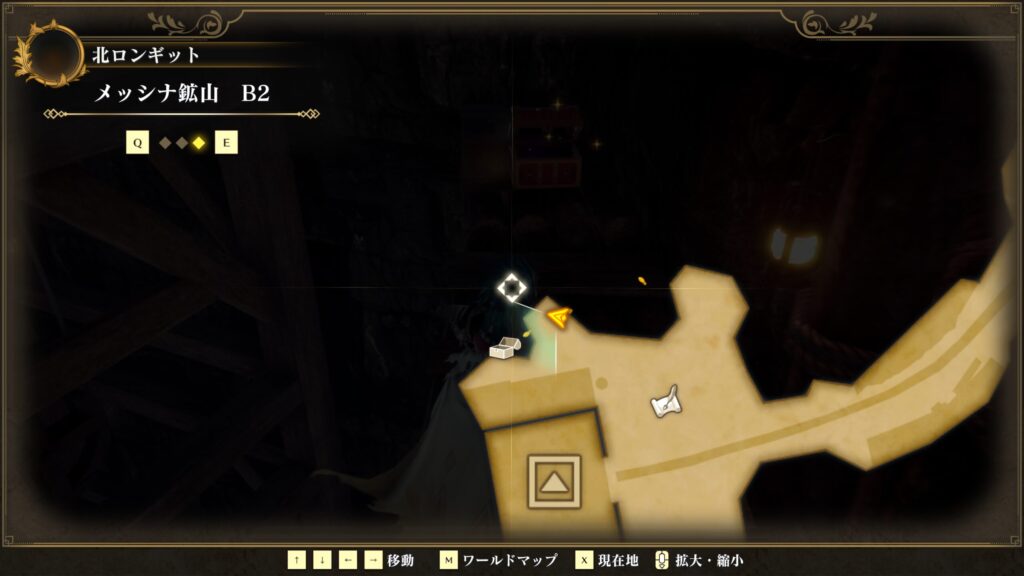Click the orange player position arrow

click(560, 318)
